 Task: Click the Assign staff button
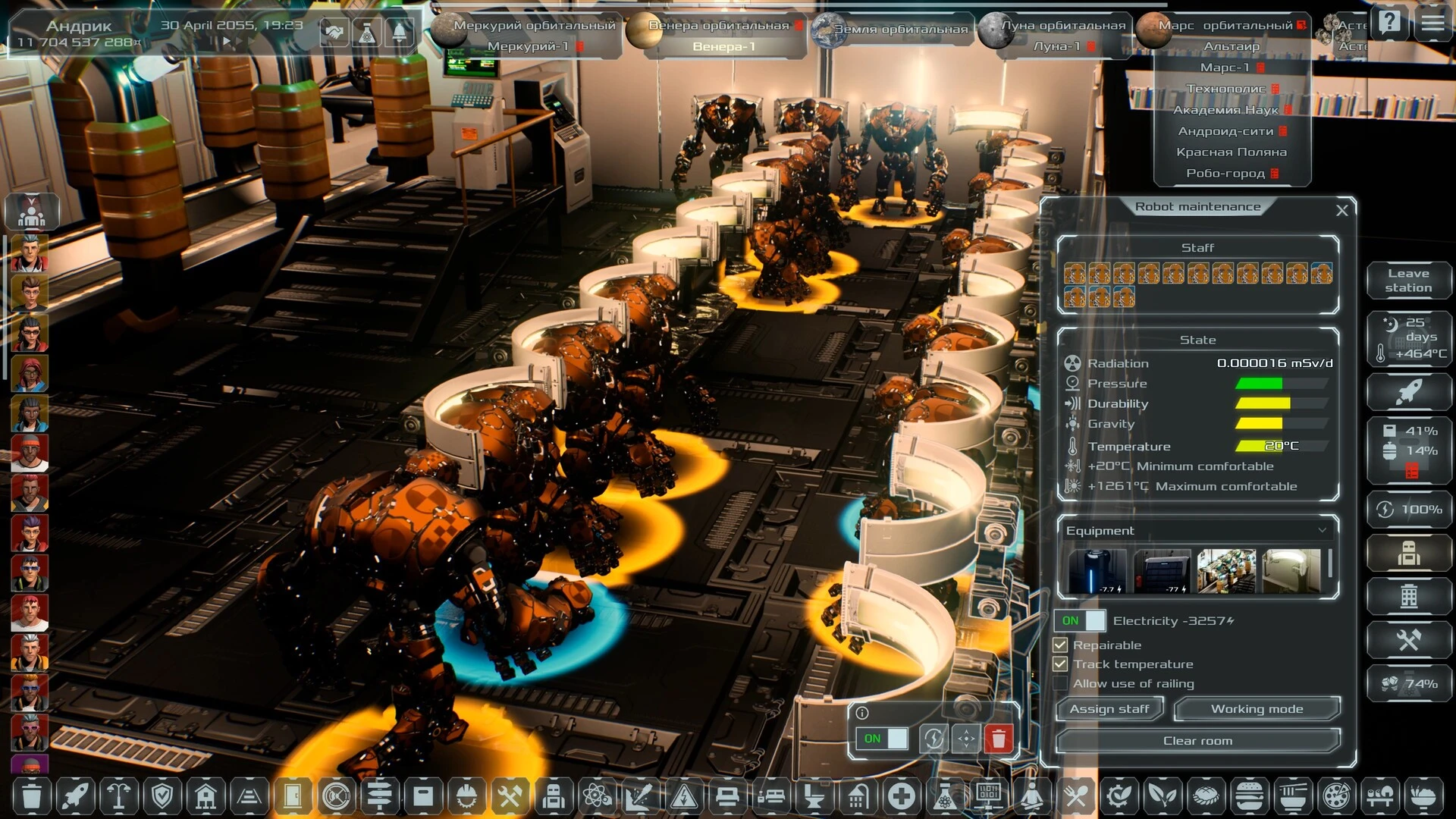point(1109,709)
